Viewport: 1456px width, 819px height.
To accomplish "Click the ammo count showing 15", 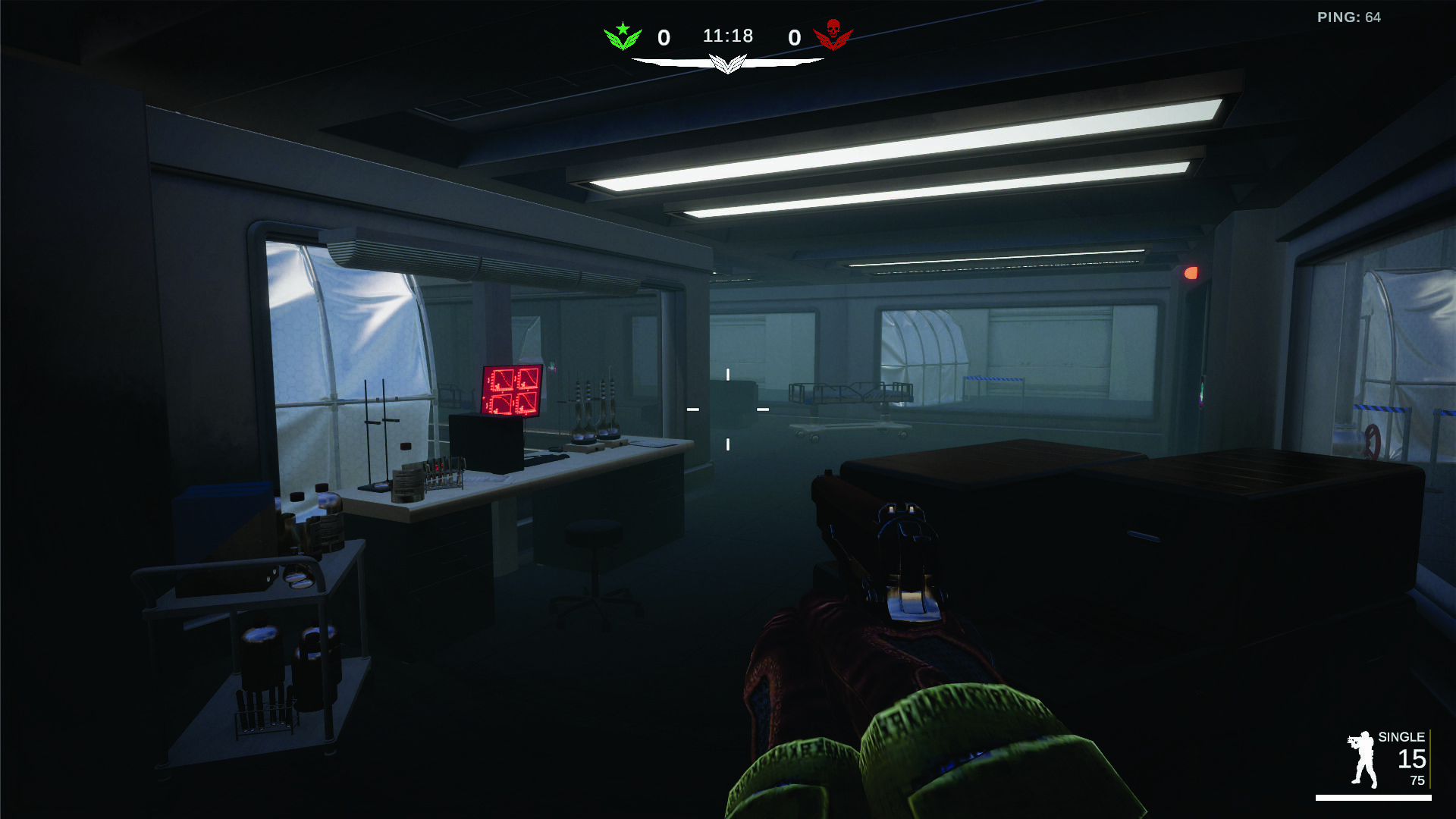I will tap(1411, 758).
